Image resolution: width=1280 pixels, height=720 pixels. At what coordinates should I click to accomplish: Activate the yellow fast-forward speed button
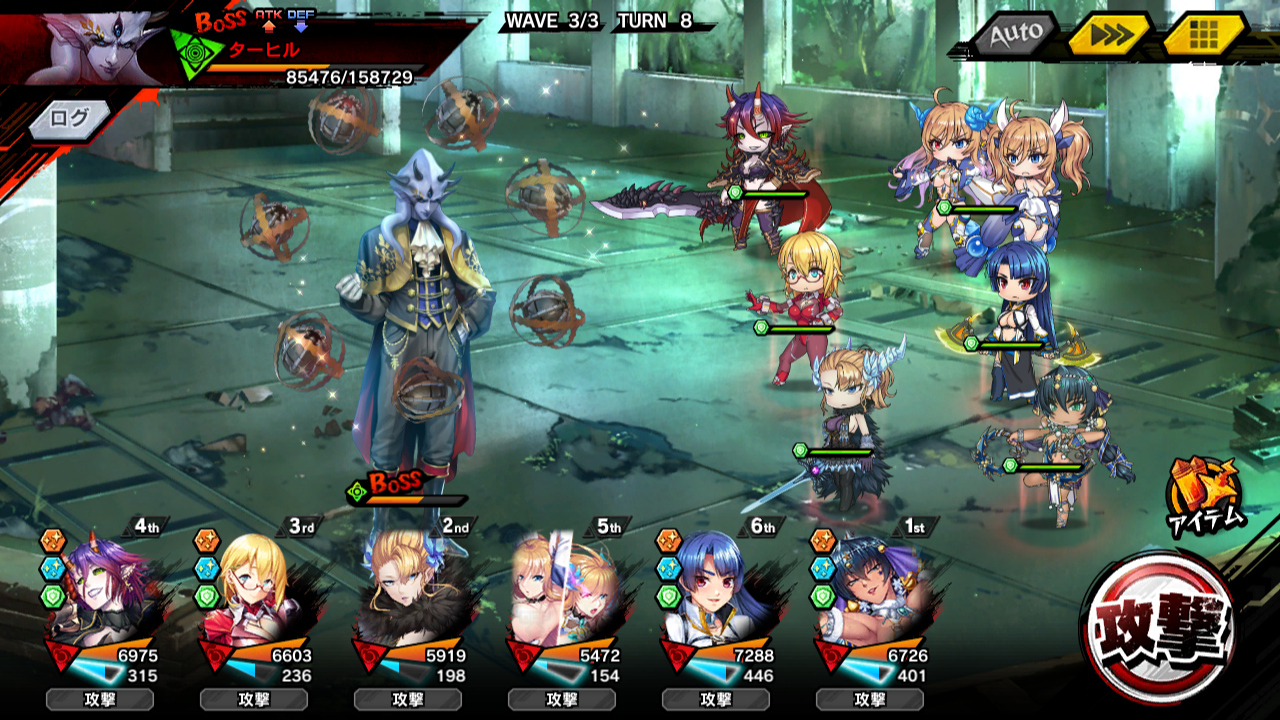[1107, 36]
